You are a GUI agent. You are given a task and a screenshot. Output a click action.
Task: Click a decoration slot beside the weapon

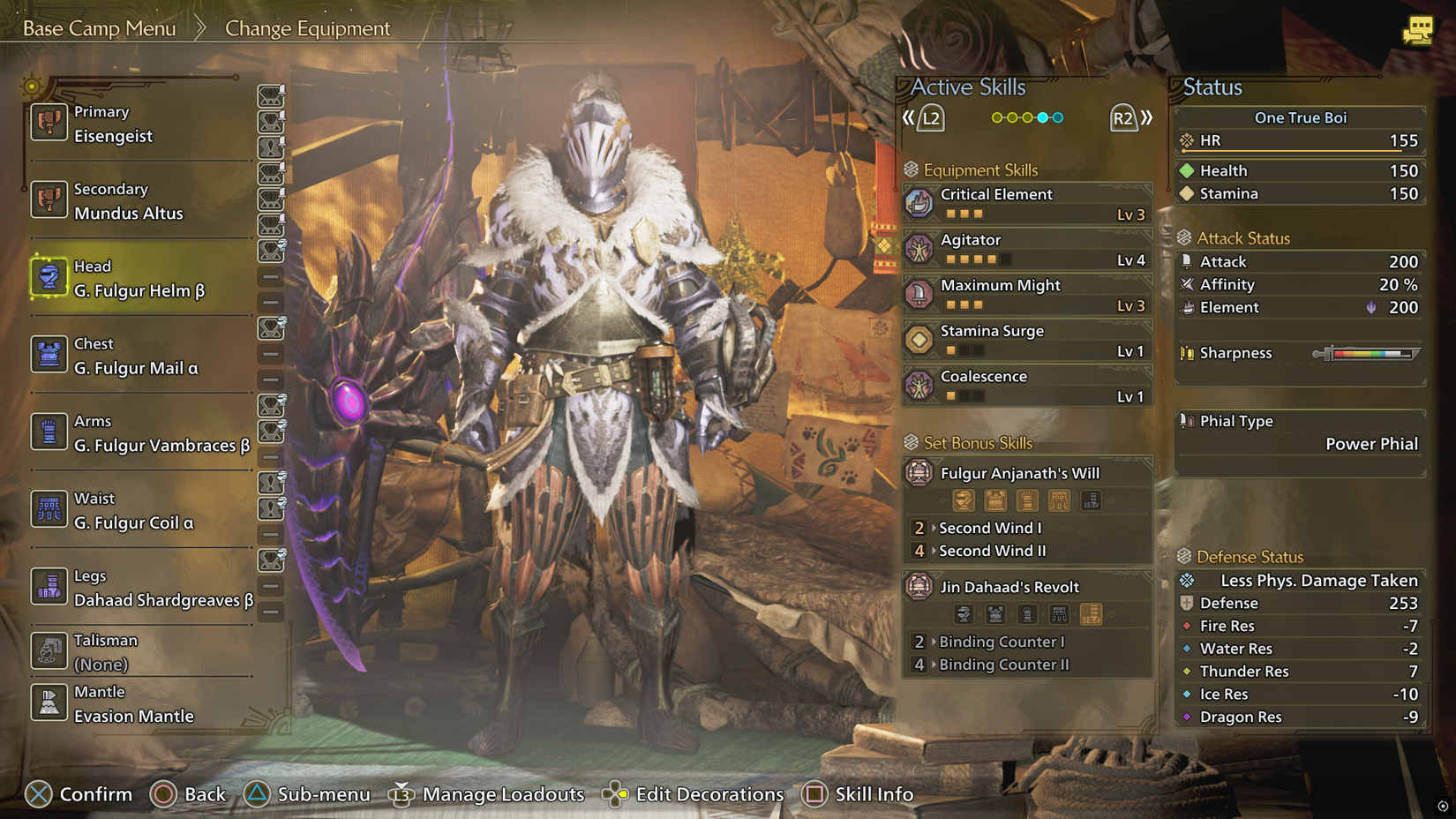[271, 97]
